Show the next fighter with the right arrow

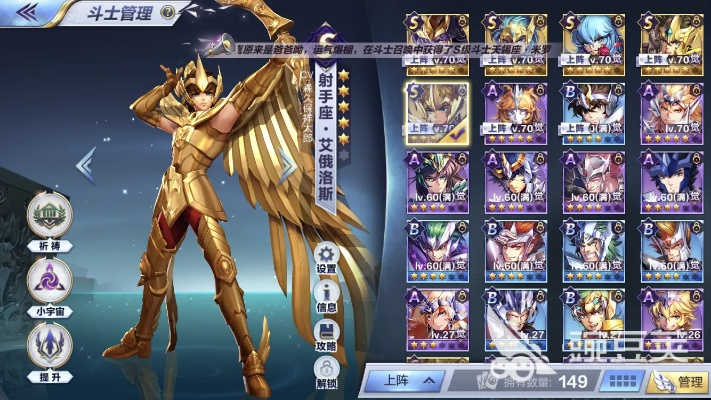[290, 164]
